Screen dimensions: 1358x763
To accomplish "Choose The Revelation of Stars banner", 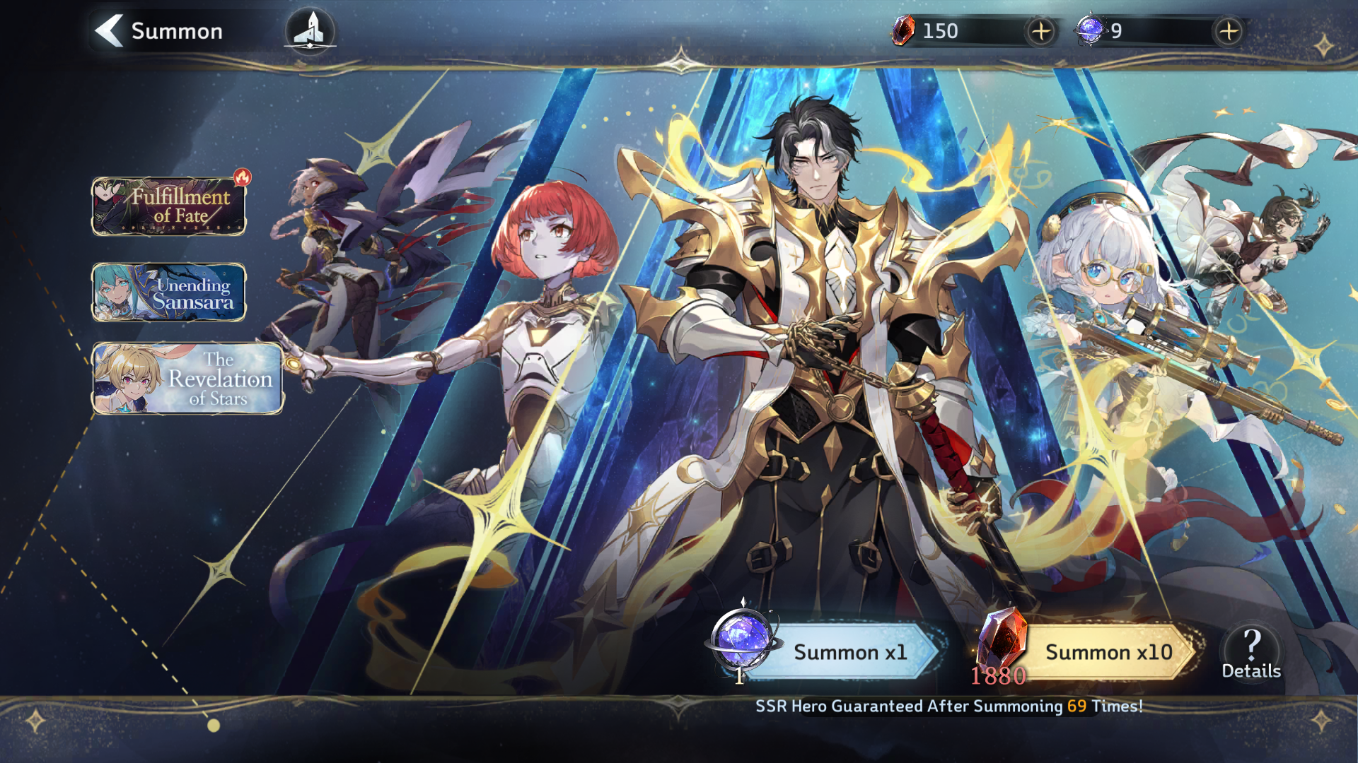I will click(x=188, y=378).
